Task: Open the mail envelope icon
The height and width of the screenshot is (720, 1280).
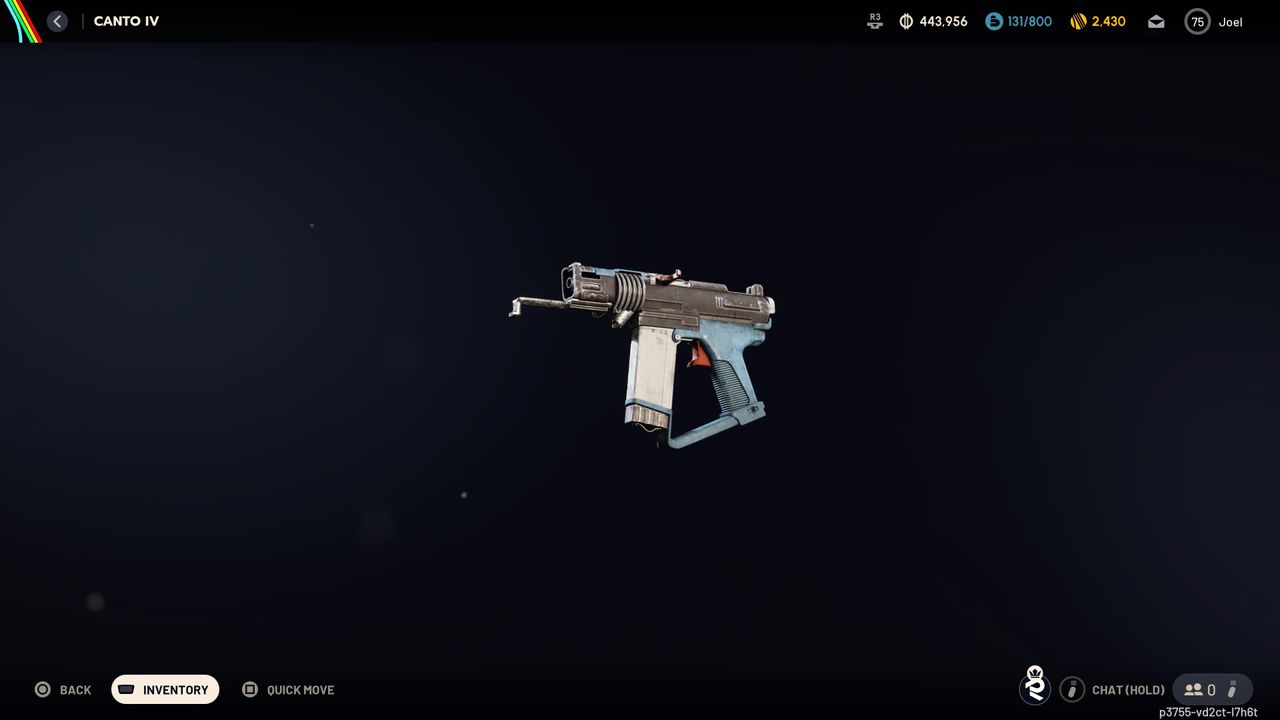Action: [x=1156, y=20]
